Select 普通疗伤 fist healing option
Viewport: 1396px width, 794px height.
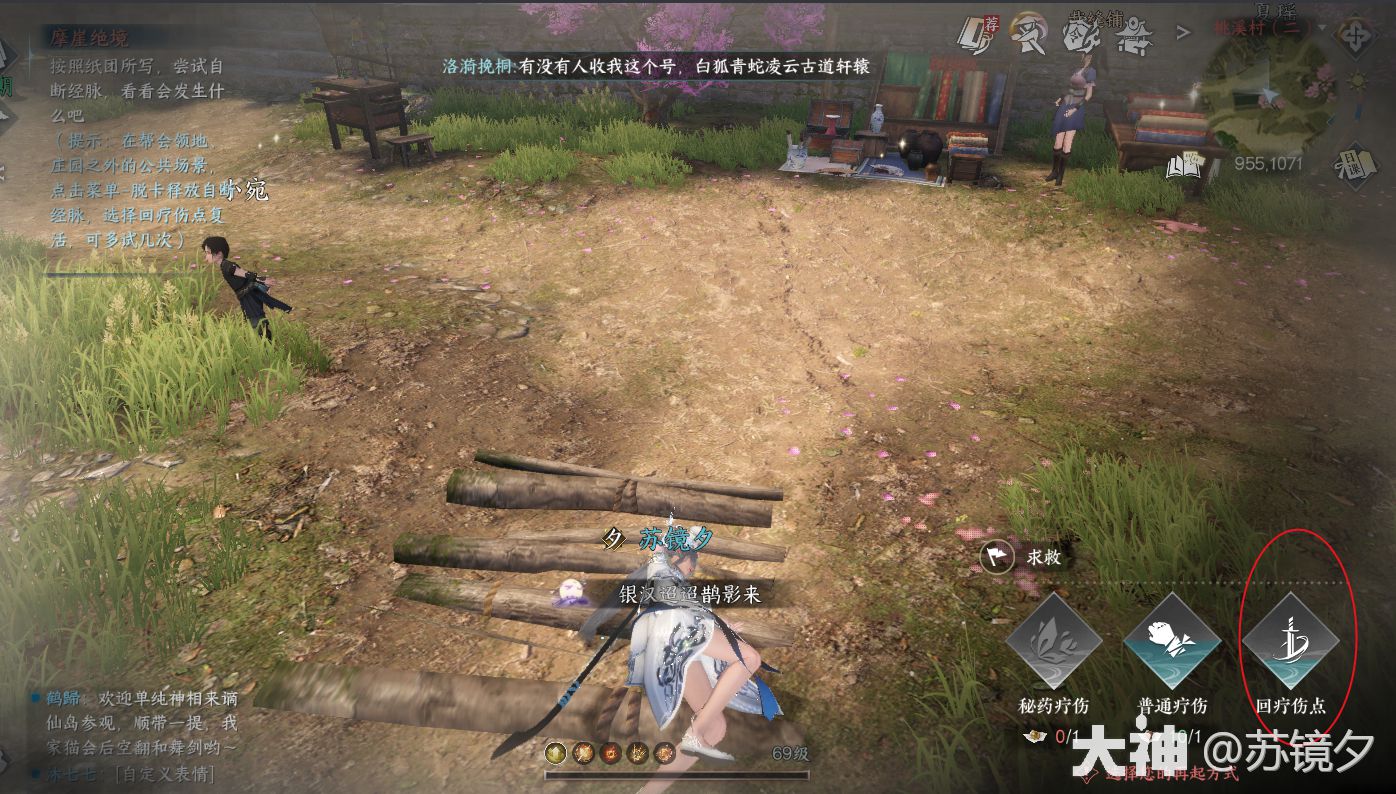(x=1172, y=643)
